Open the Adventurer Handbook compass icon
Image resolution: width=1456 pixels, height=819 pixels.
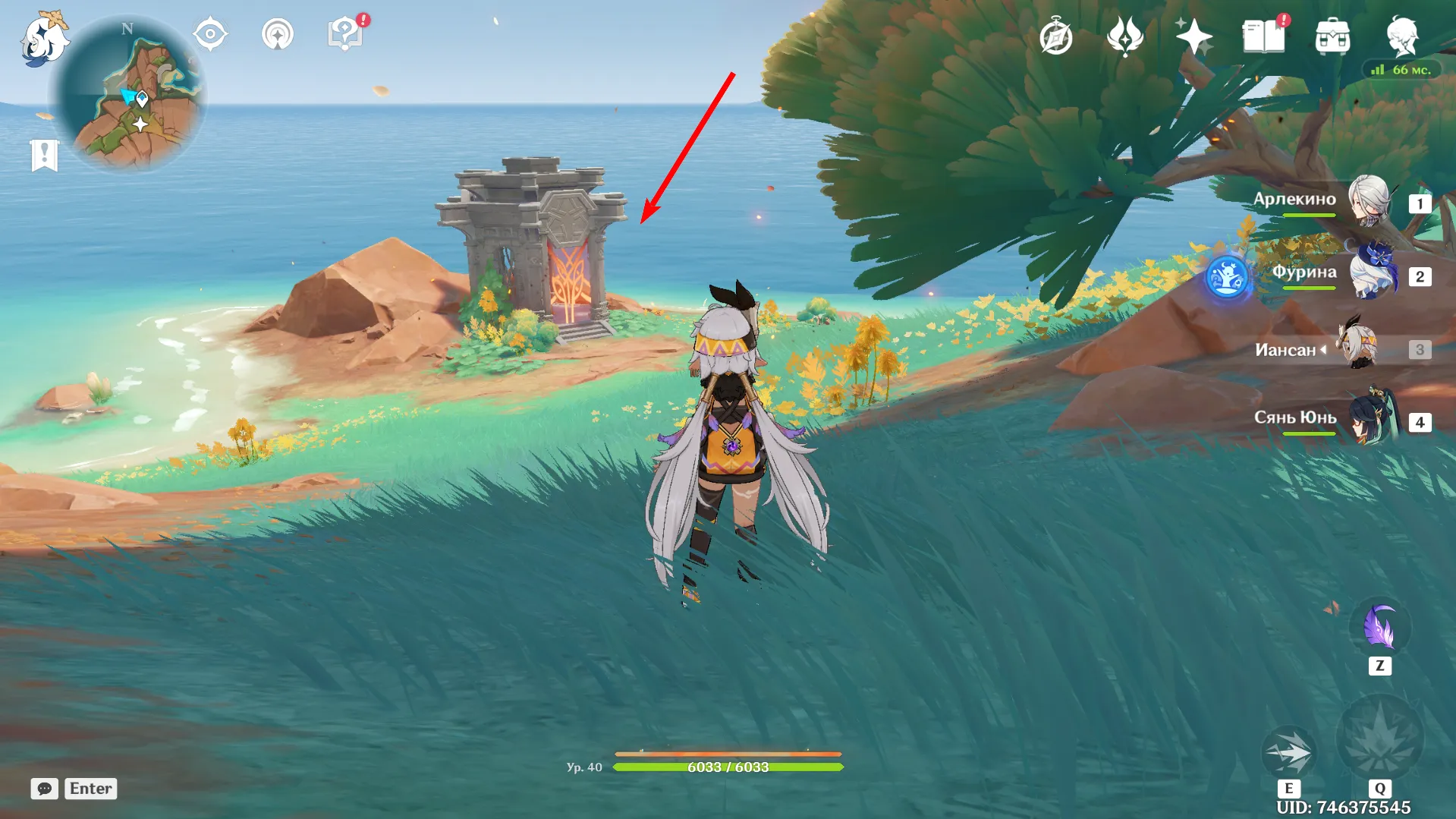coord(1056,37)
